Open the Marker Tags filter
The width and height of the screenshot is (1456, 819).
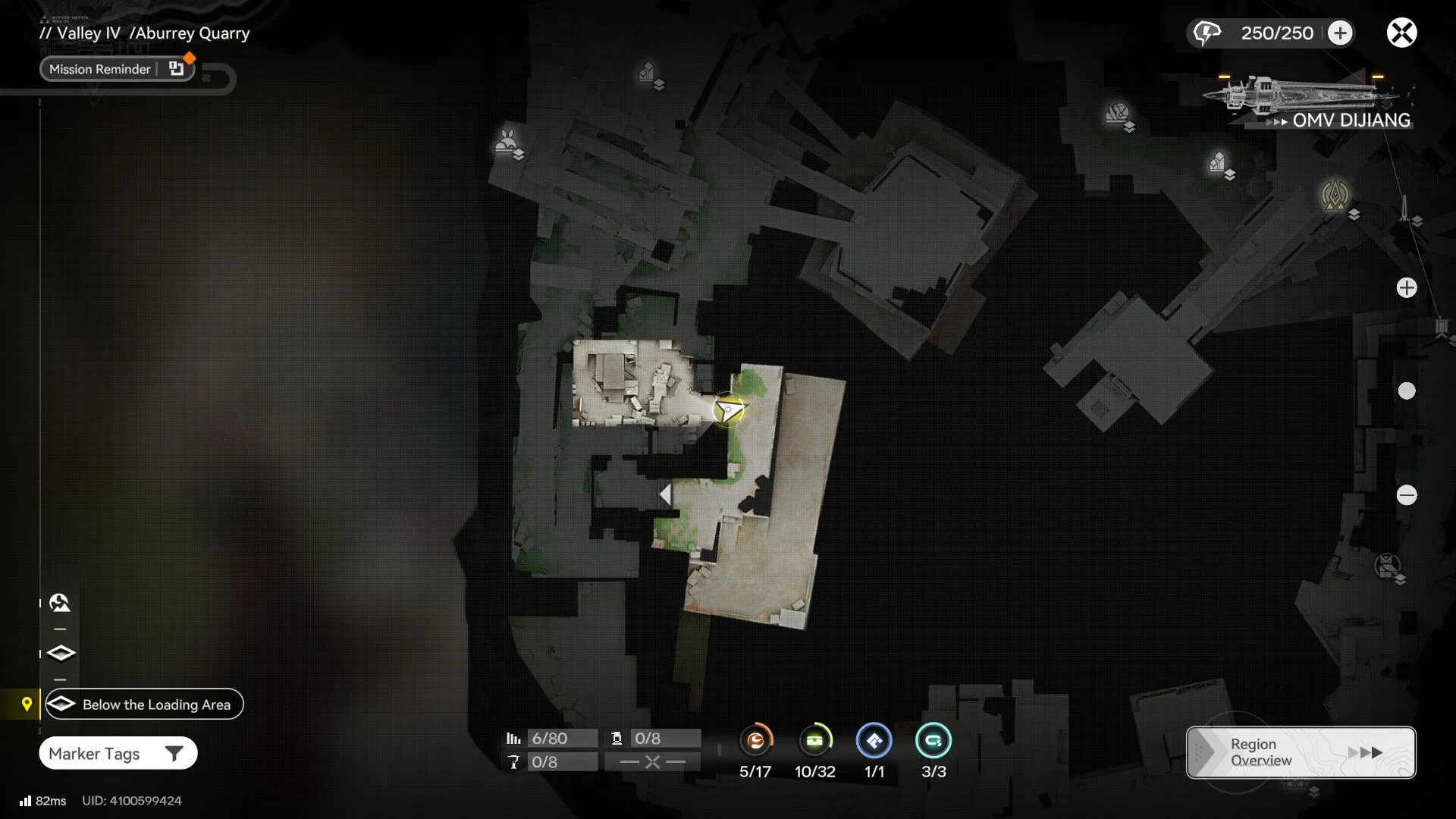pyautogui.click(x=118, y=753)
